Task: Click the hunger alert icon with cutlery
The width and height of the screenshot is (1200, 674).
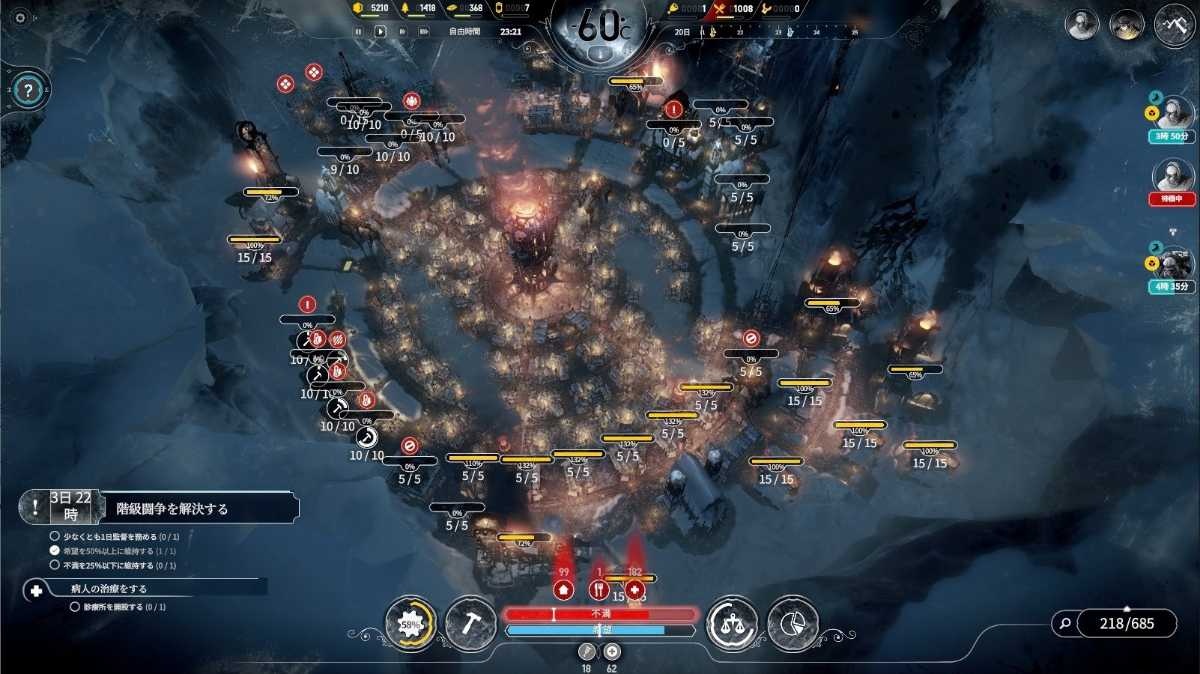Action: coord(599,589)
